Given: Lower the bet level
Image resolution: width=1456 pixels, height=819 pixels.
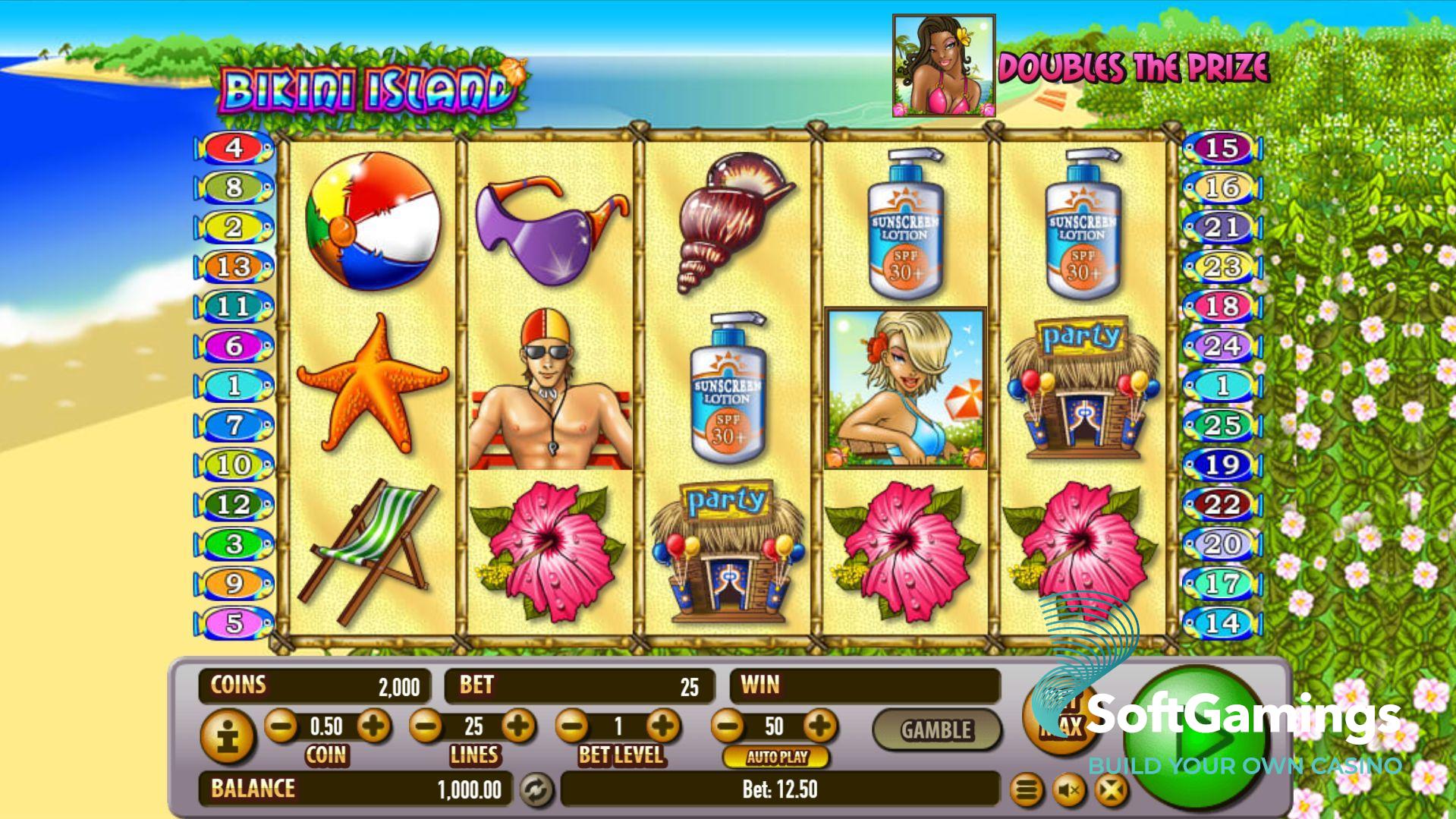Looking at the screenshot, I should point(573,726).
